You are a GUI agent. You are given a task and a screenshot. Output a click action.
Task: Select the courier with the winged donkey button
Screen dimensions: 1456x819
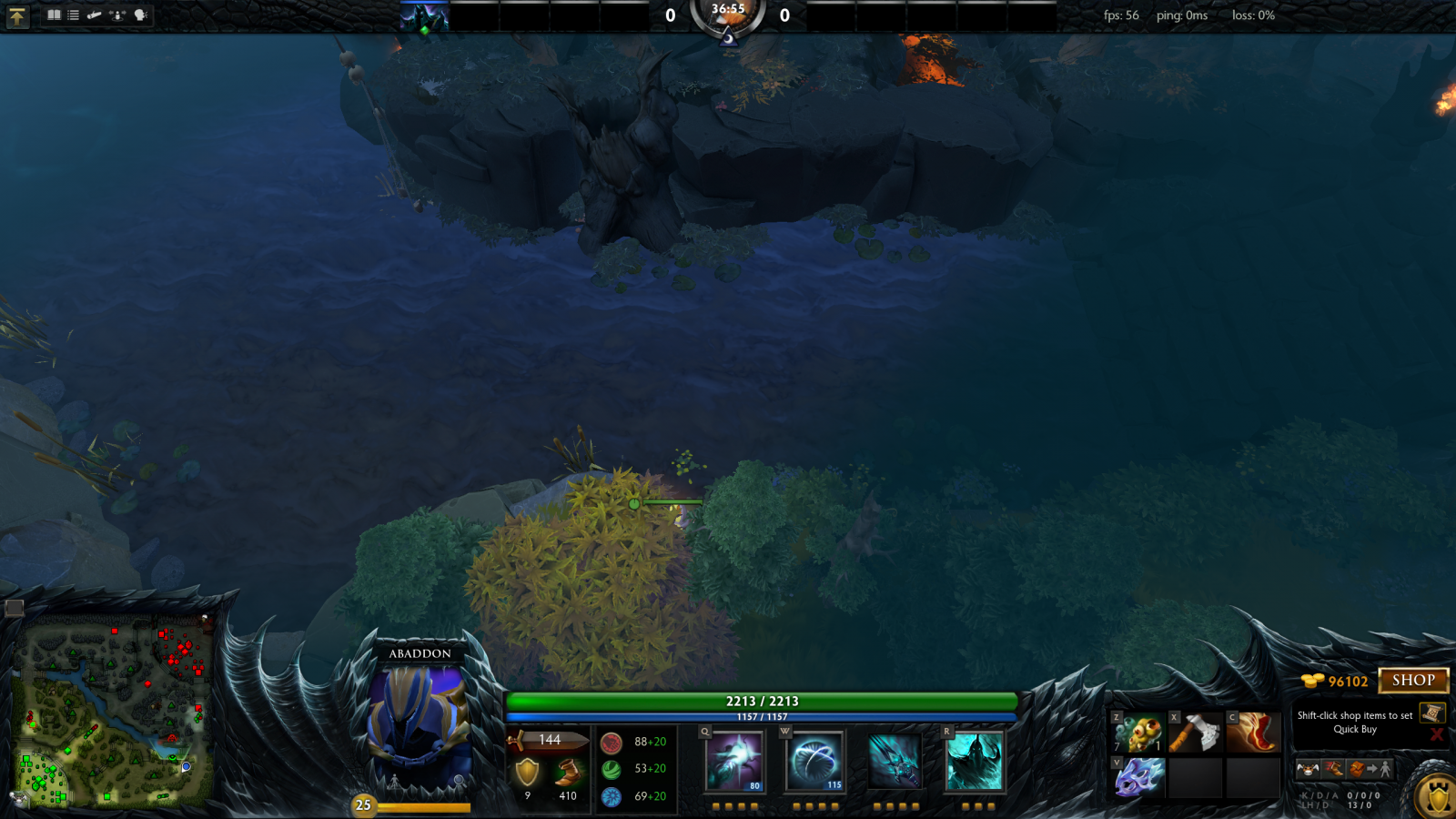click(1309, 770)
